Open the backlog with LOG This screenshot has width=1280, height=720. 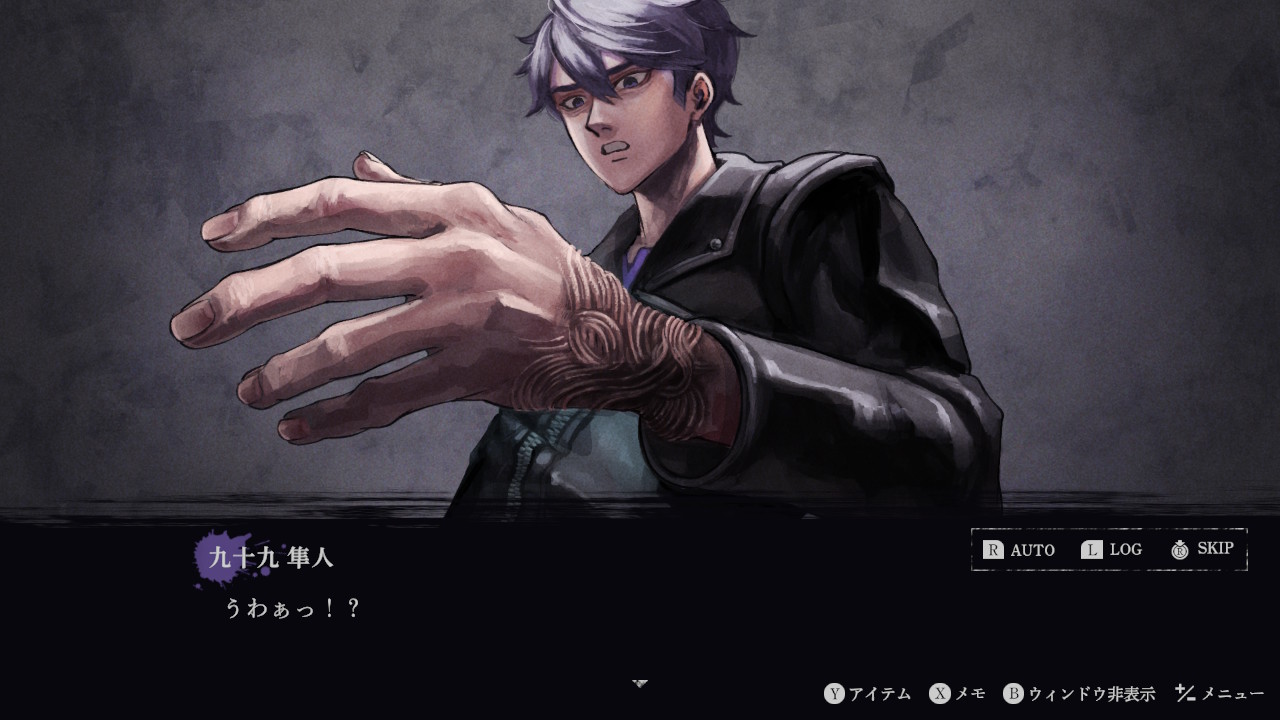pos(1124,549)
